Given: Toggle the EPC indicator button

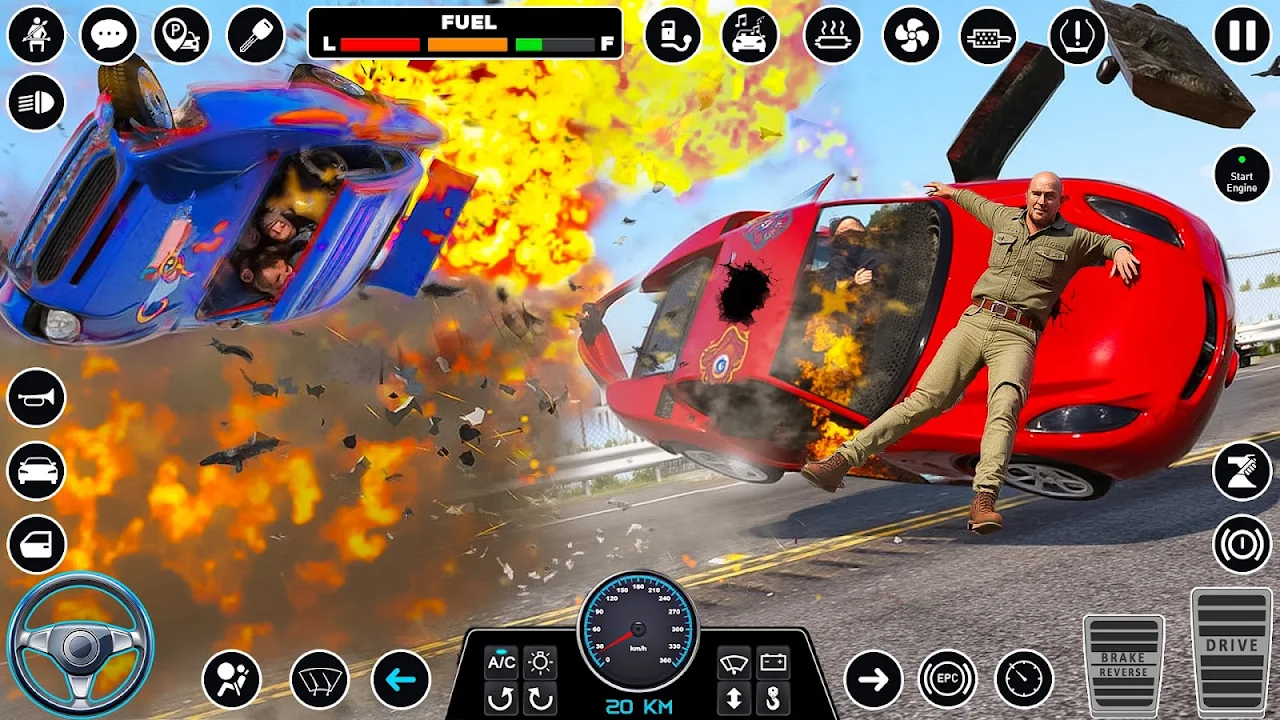Looking at the screenshot, I should pyautogui.click(x=947, y=680).
